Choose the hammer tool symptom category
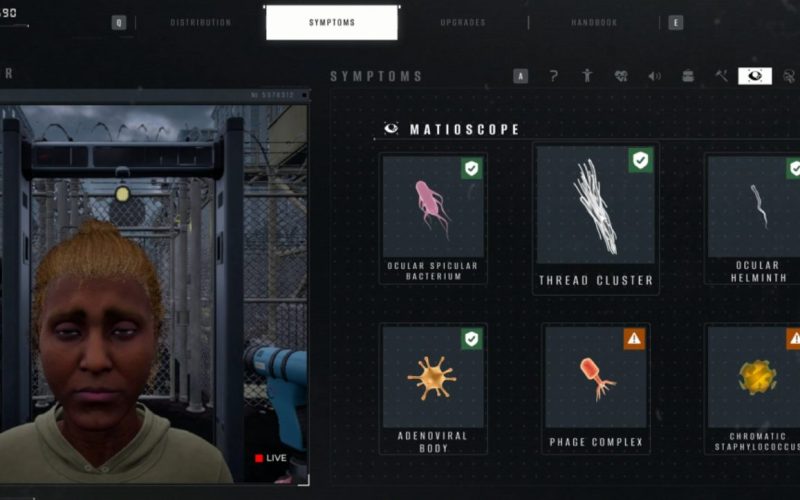This screenshot has width=800, height=500. click(721, 76)
